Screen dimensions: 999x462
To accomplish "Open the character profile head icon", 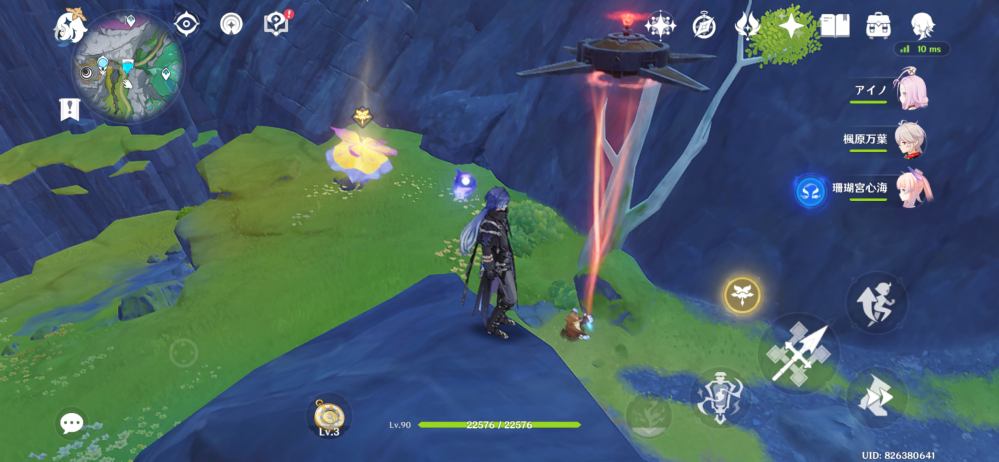I will pyautogui.click(x=922, y=25).
